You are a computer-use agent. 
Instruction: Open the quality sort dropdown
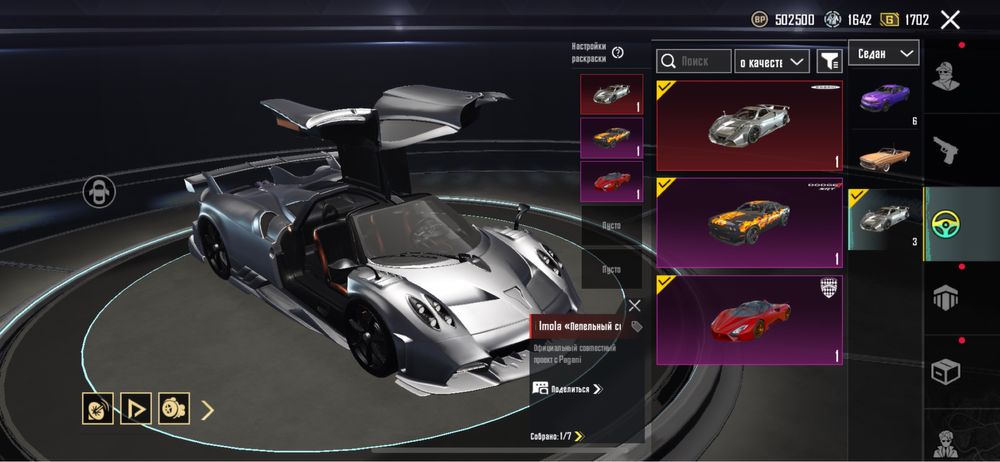click(x=771, y=62)
